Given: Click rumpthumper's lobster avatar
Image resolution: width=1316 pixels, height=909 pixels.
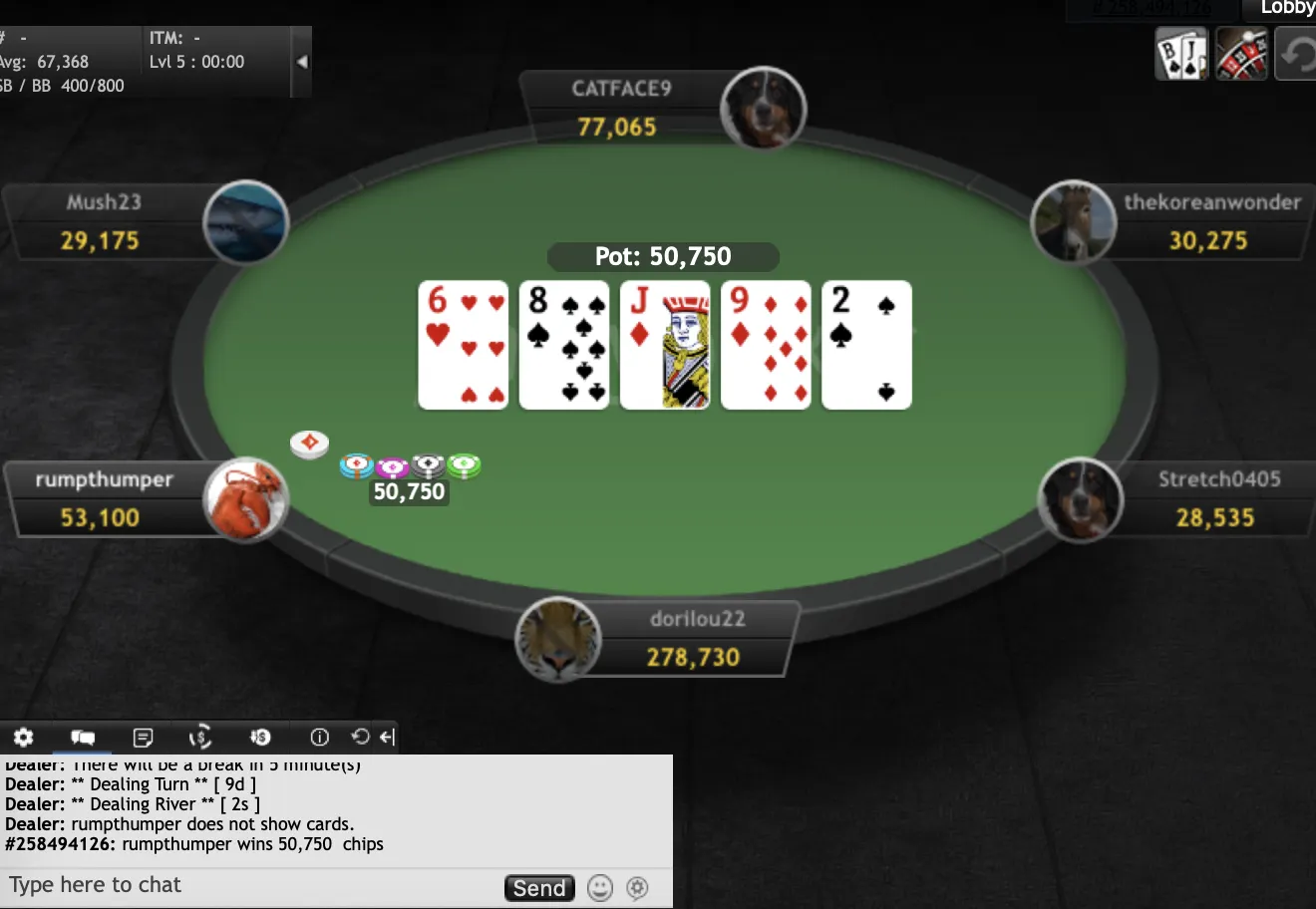Looking at the screenshot, I should coord(246,499).
